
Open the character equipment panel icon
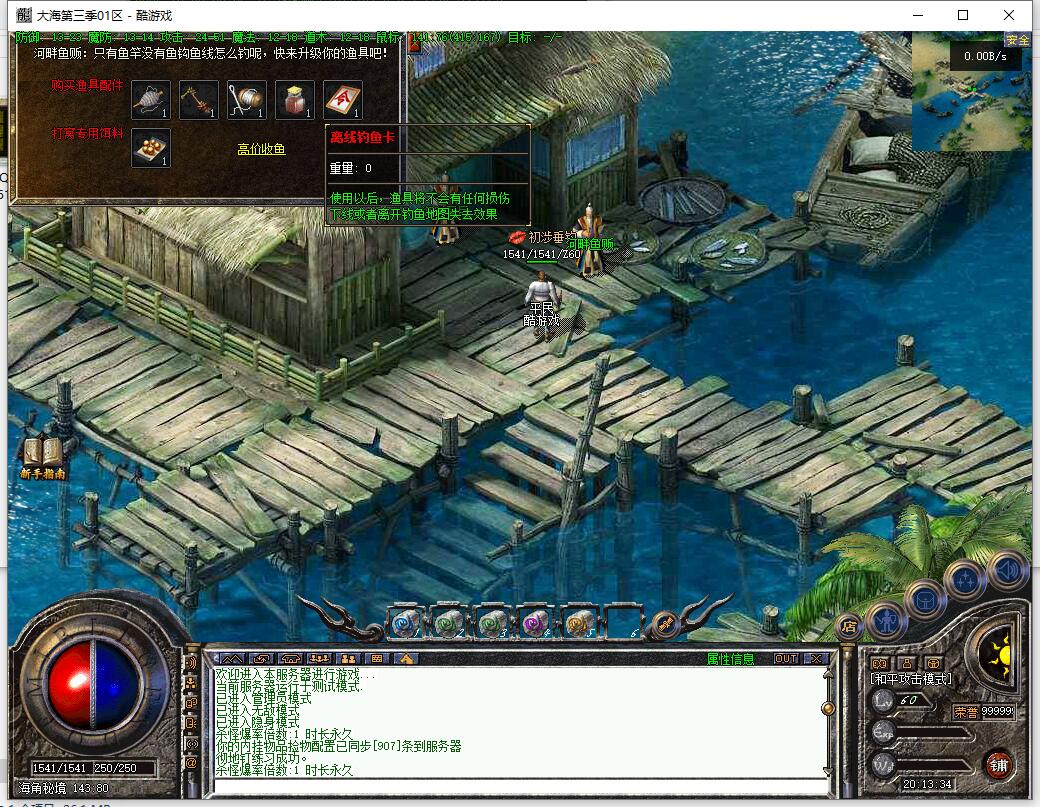(886, 619)
